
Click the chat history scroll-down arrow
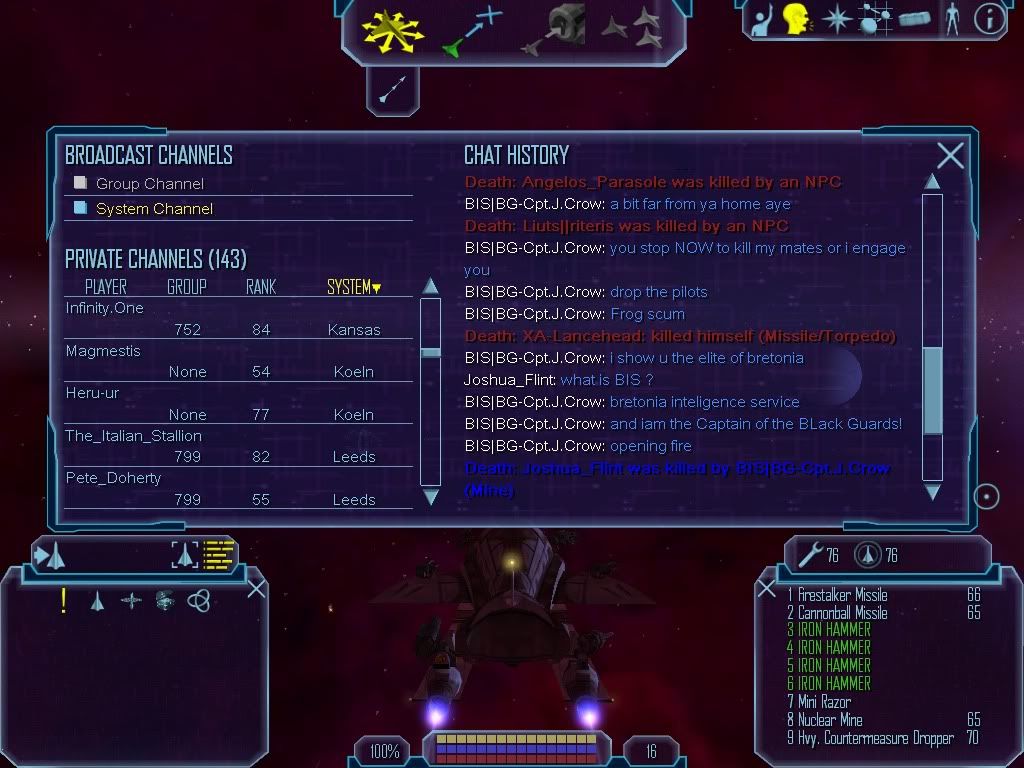coord(932,492)
